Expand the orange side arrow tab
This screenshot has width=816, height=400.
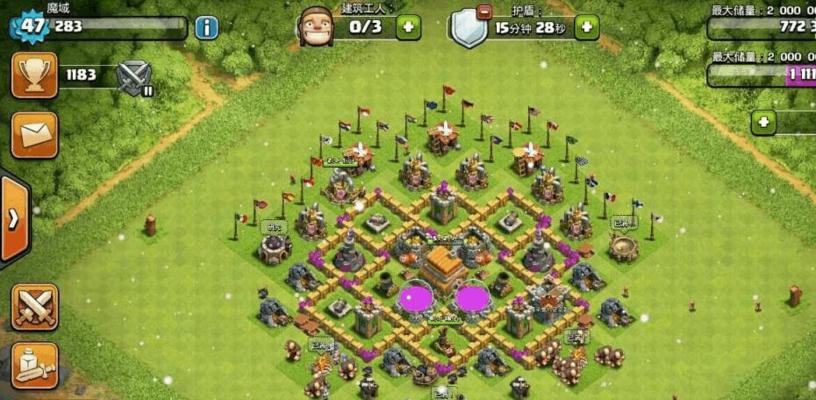[x=13, y=220]
